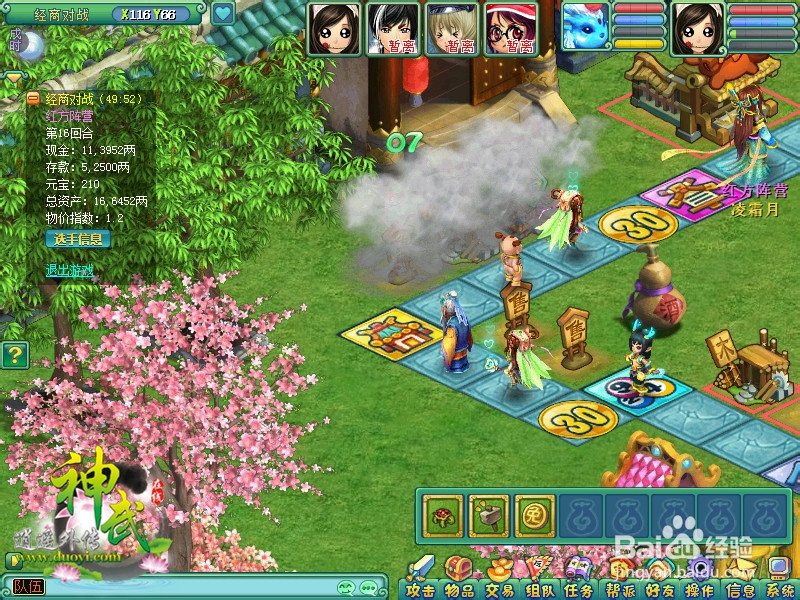
Task: Open the green smiley emoticon picker
Action: click(348, 588)
